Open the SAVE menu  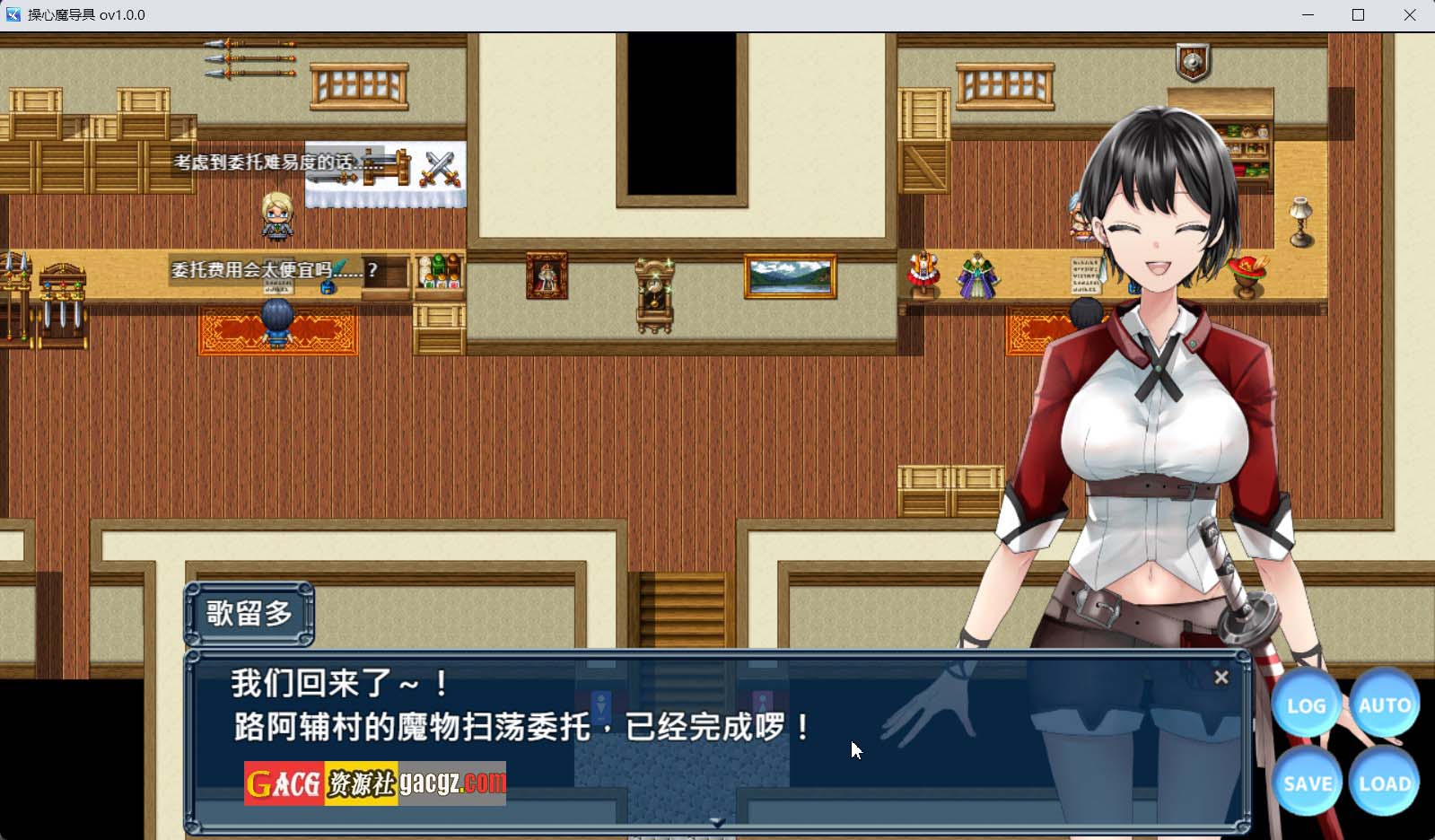tap(1307, 783)
